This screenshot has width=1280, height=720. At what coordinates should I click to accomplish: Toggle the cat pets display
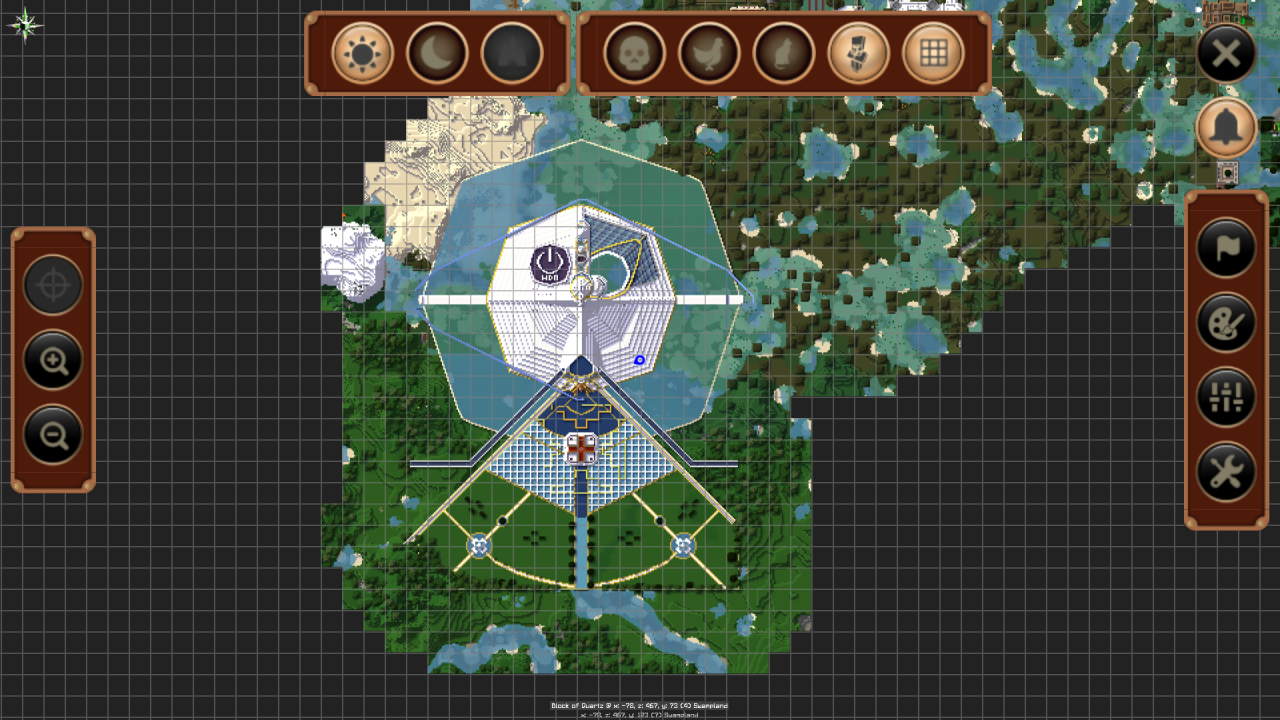(783, 53)
